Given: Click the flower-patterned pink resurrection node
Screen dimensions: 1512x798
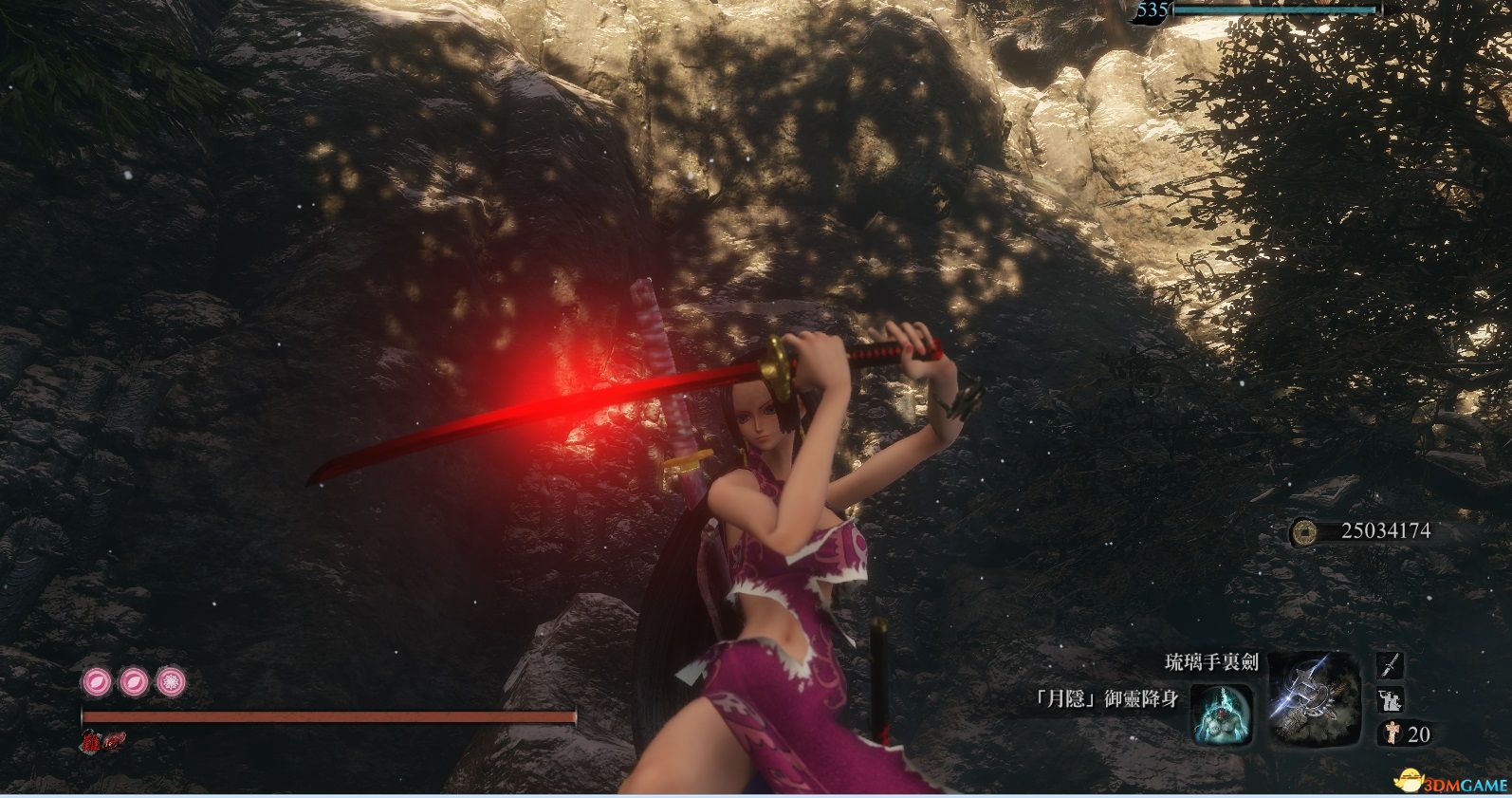Looking at the screenshot, I should (170, 681).
